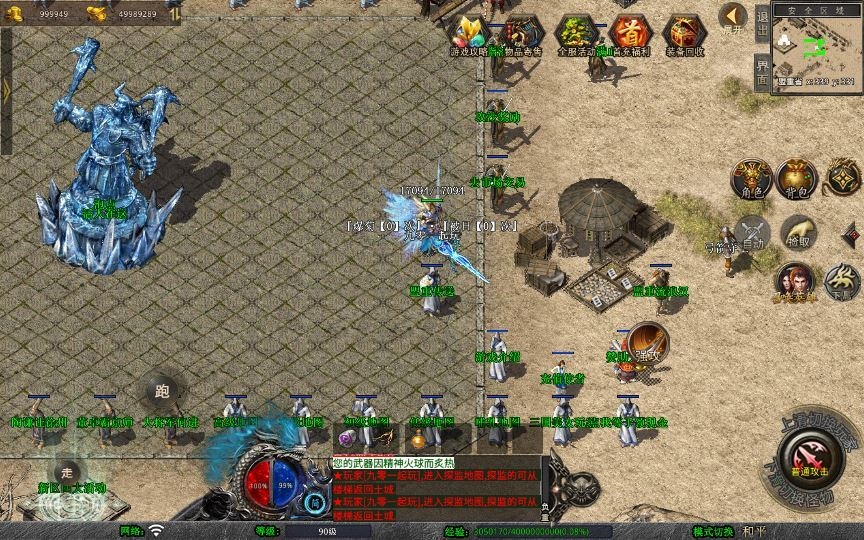Open the 游戏攻略 game guide icon
864x540 pixels.
pos(468,34)
